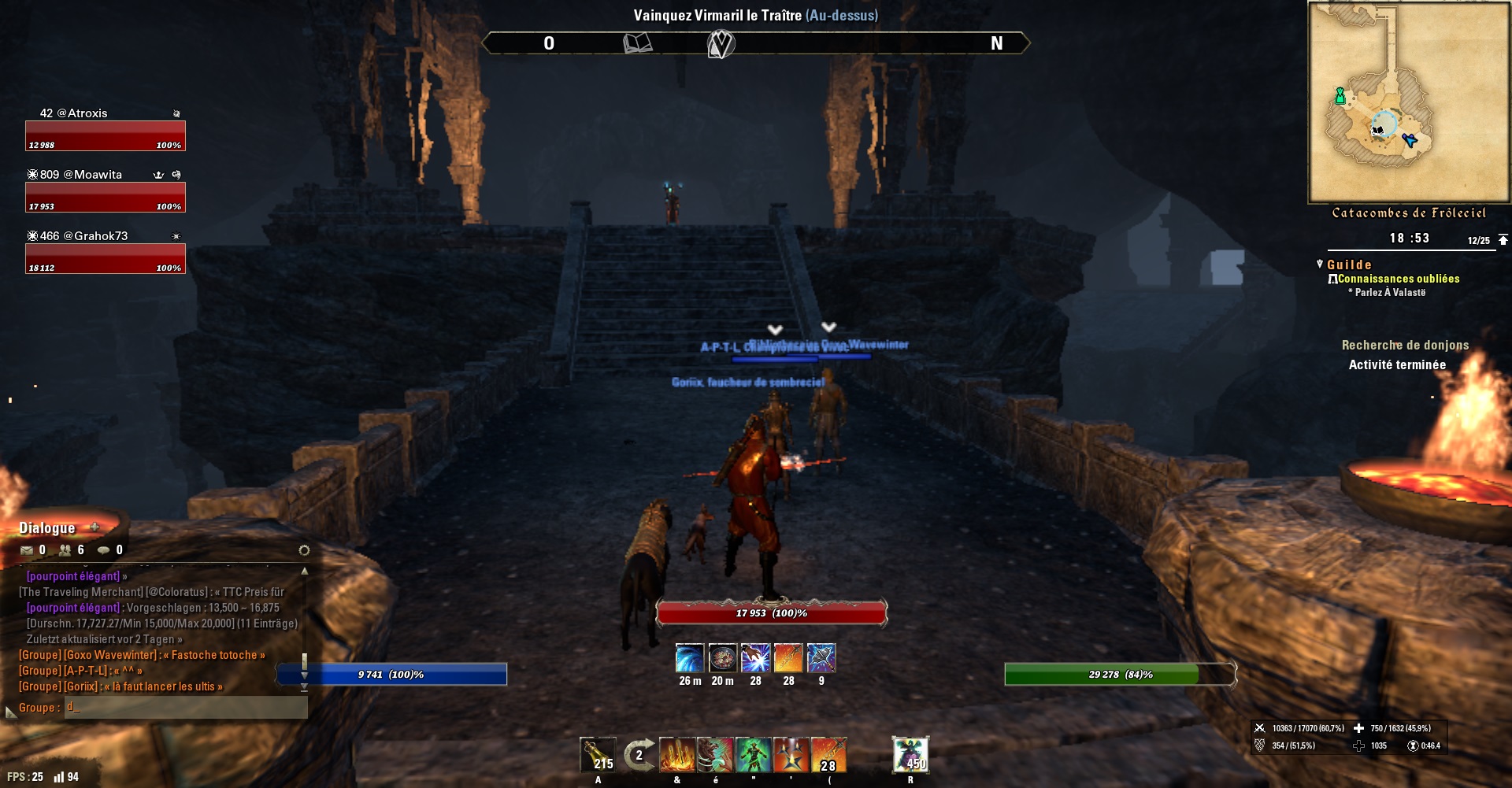
Task: Swap weapon bars with the curved arrow
Action: click(x=639, y=754)
